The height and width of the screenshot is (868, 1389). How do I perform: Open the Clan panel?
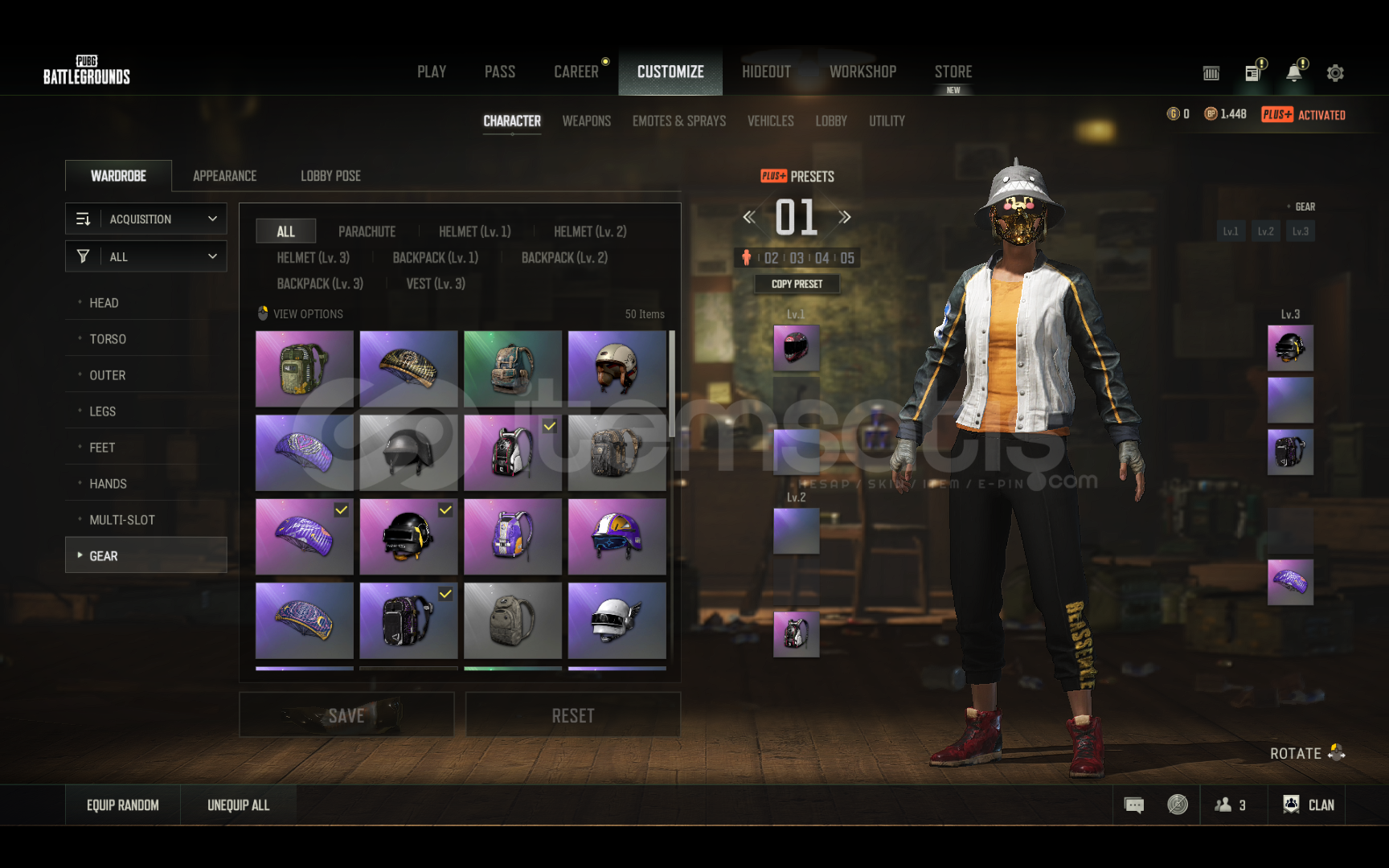pyautogui.click(x=1309, y=805)
